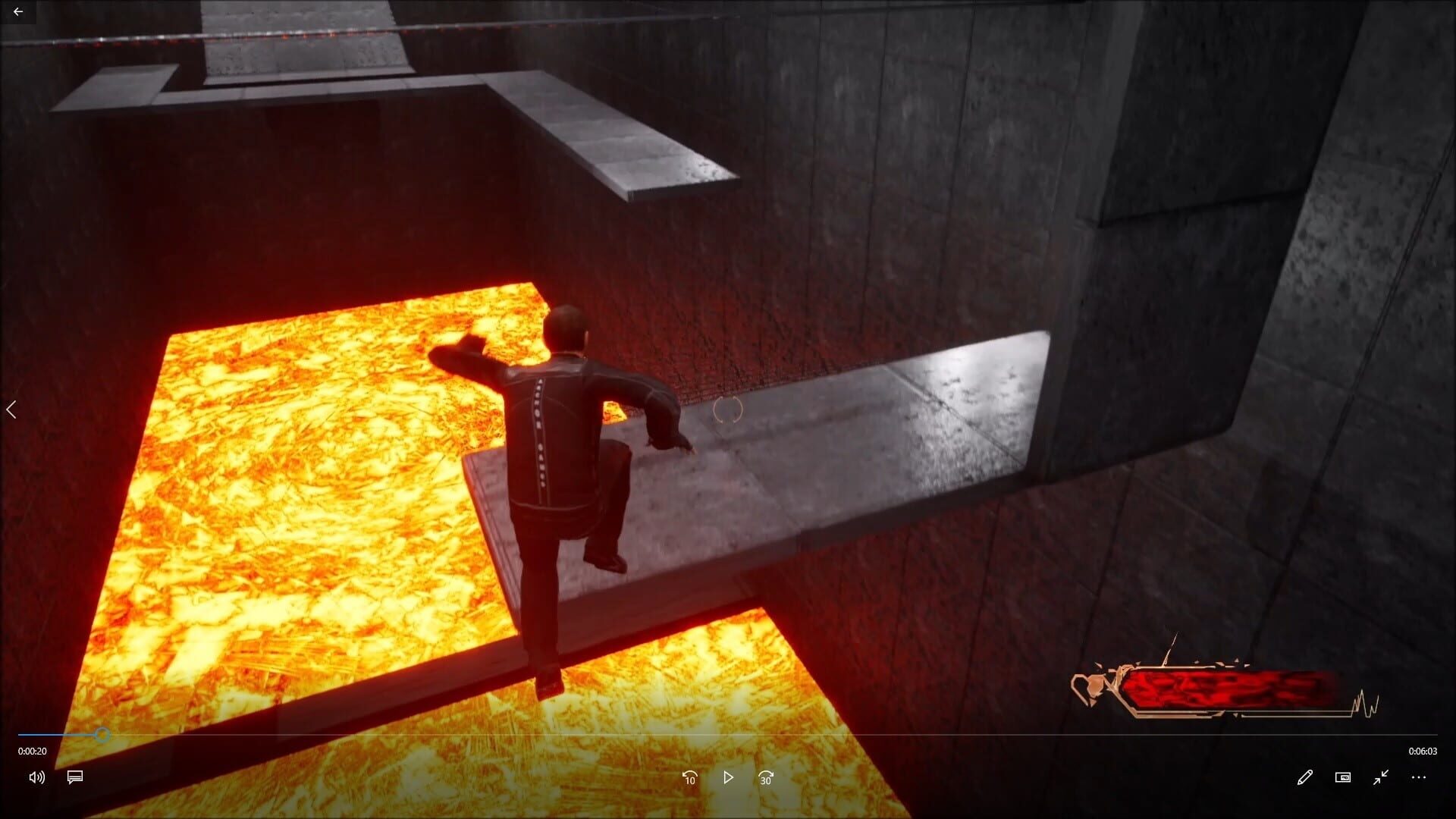Screen dimensions: 1456x819
Task: Expand the three-dots overflow menu
Action: click(x=1418, y=777)
